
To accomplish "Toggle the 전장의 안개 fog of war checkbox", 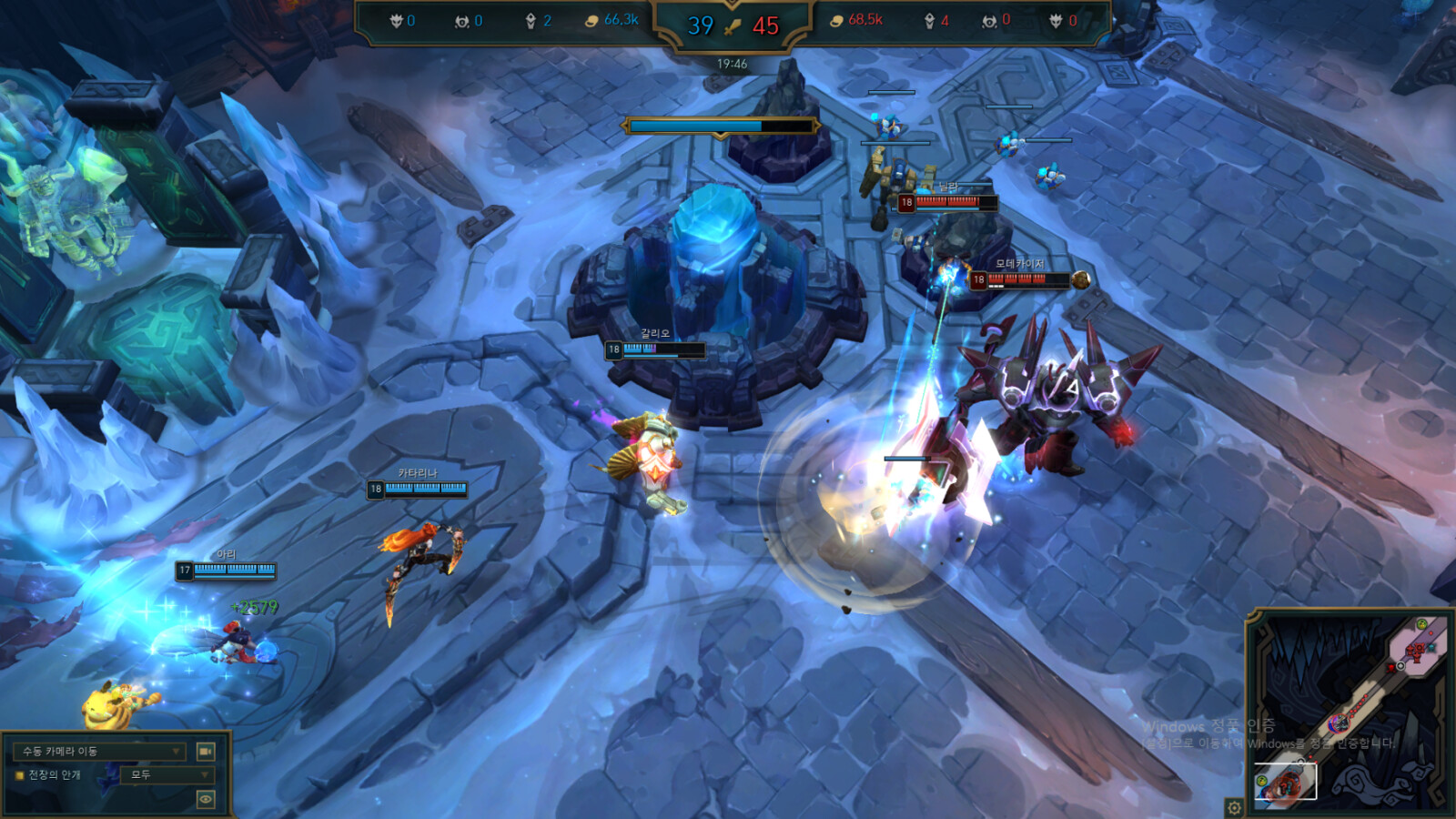I will click(19, 775).
